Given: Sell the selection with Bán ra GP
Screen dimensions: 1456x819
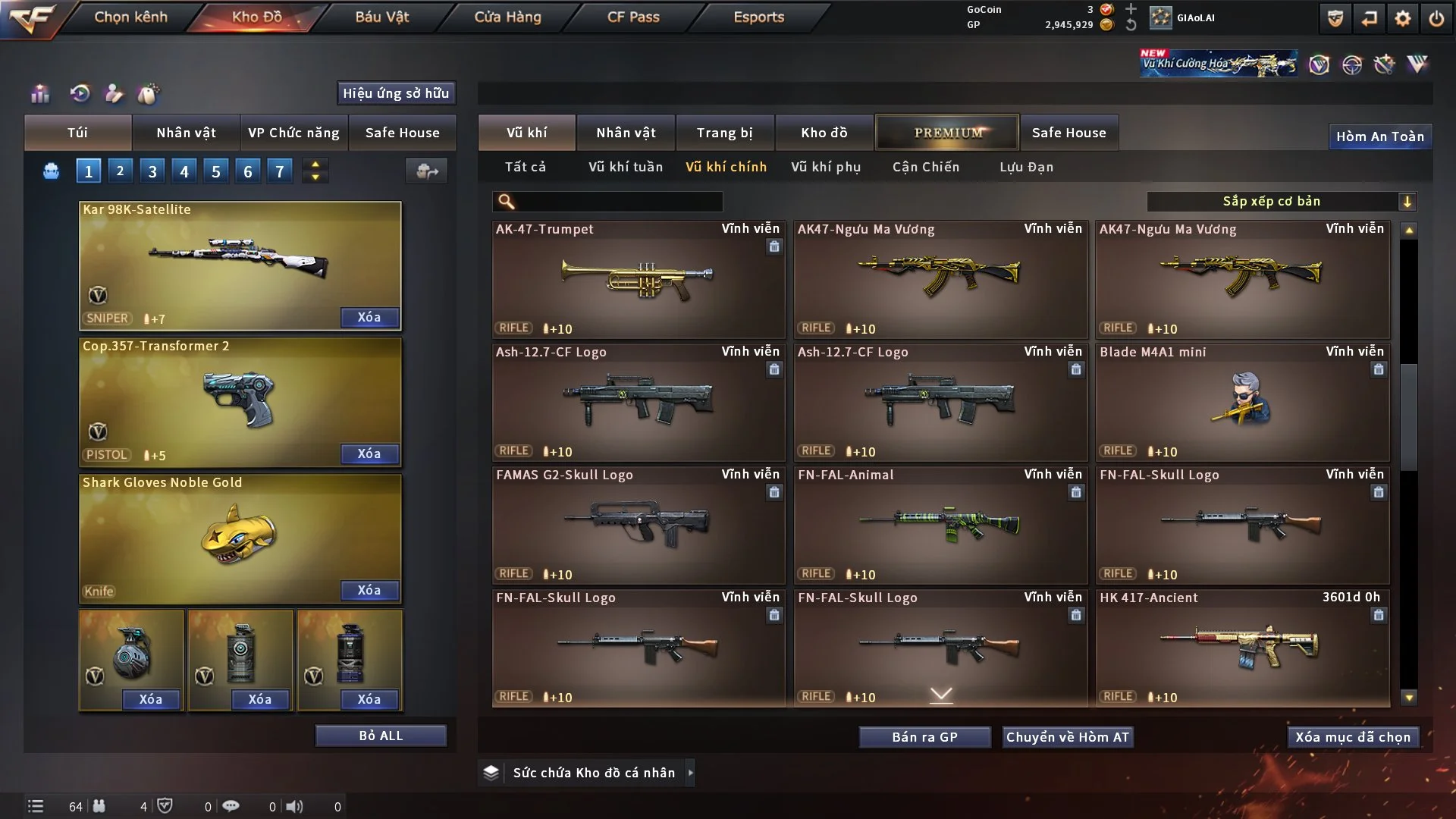Looking at the screenshot, I should [924, 737].
